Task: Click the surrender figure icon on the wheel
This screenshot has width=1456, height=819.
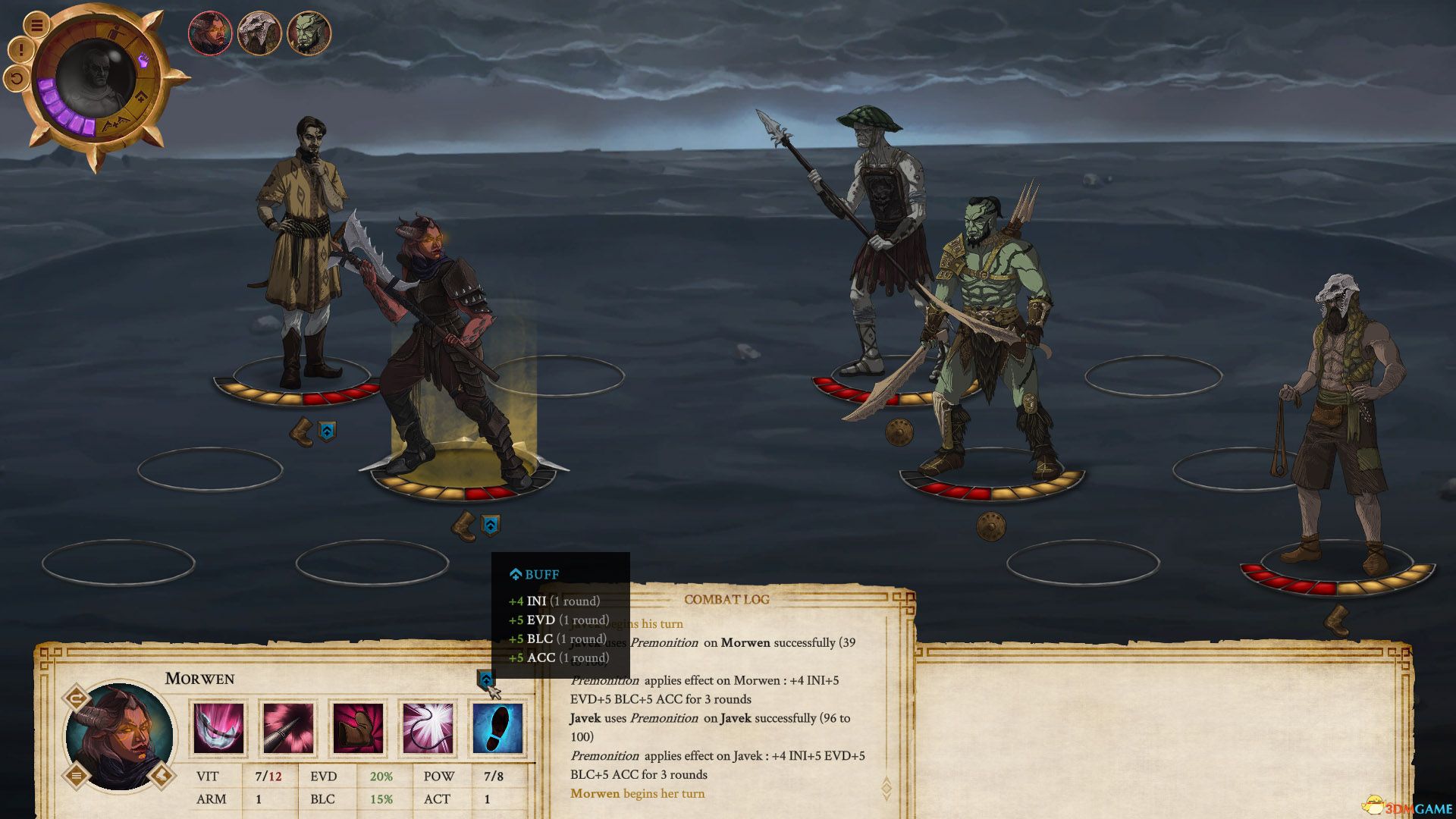Action: point(115,32)
